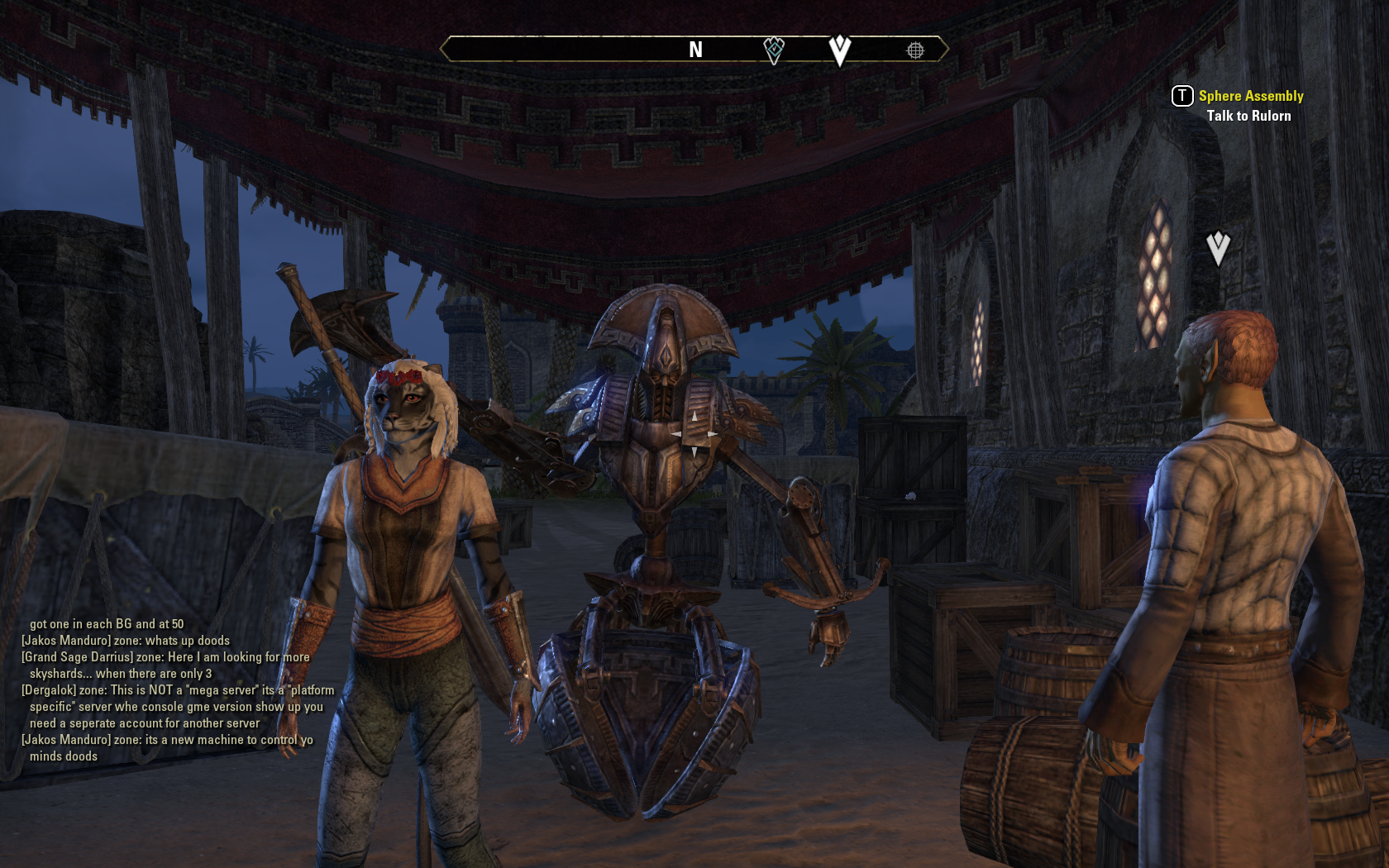
Task: Select the teal-gem marker on the compass bar
Action: click(774, 50)
